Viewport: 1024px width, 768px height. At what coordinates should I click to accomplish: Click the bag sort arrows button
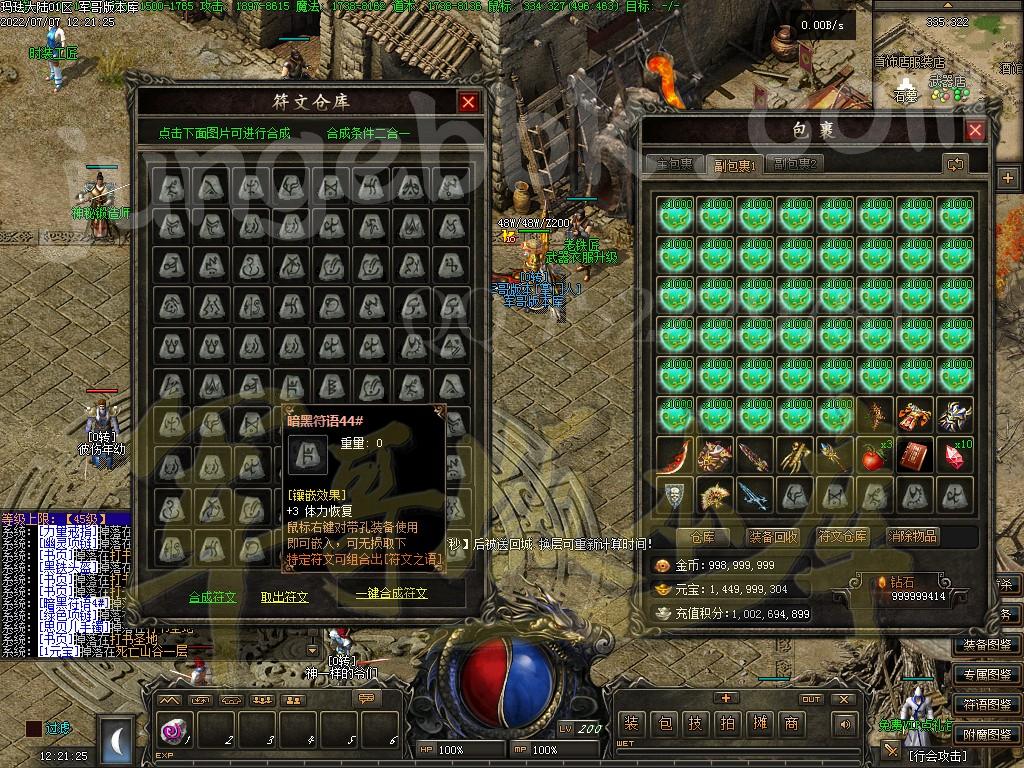pyautogui.click(x=955, y=163)
